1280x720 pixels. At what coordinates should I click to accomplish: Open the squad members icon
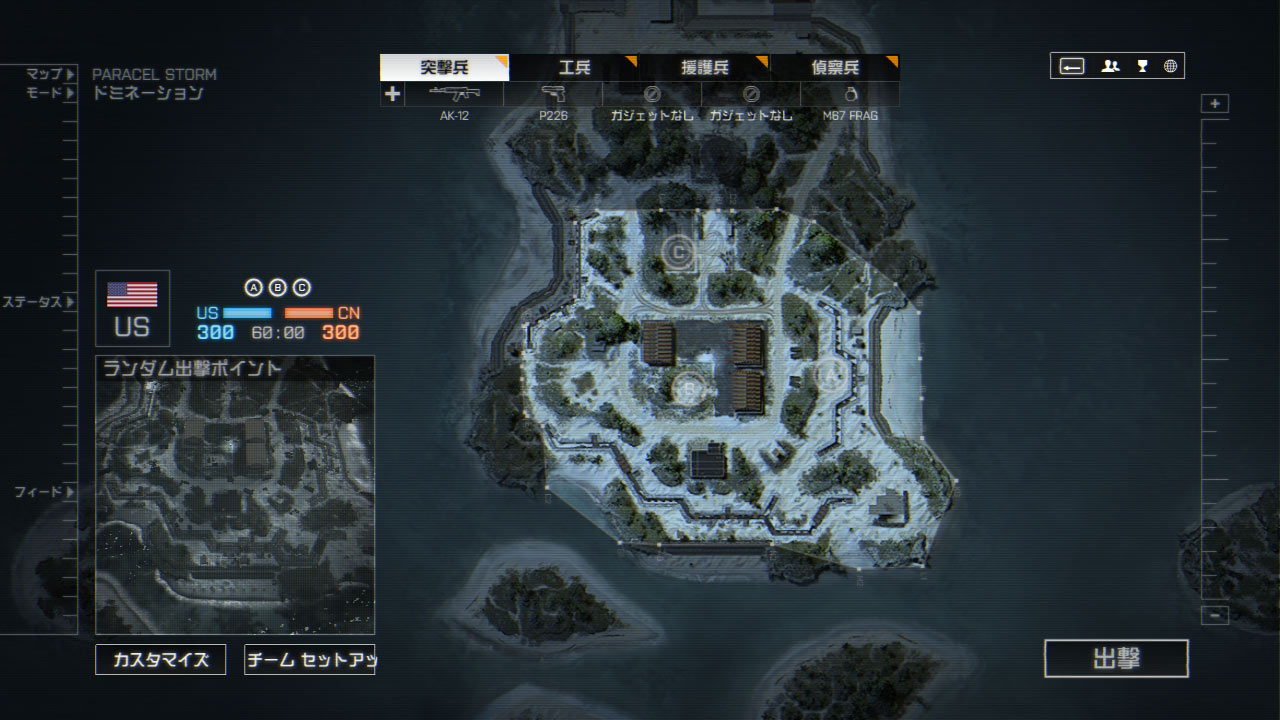point(1110,66)
